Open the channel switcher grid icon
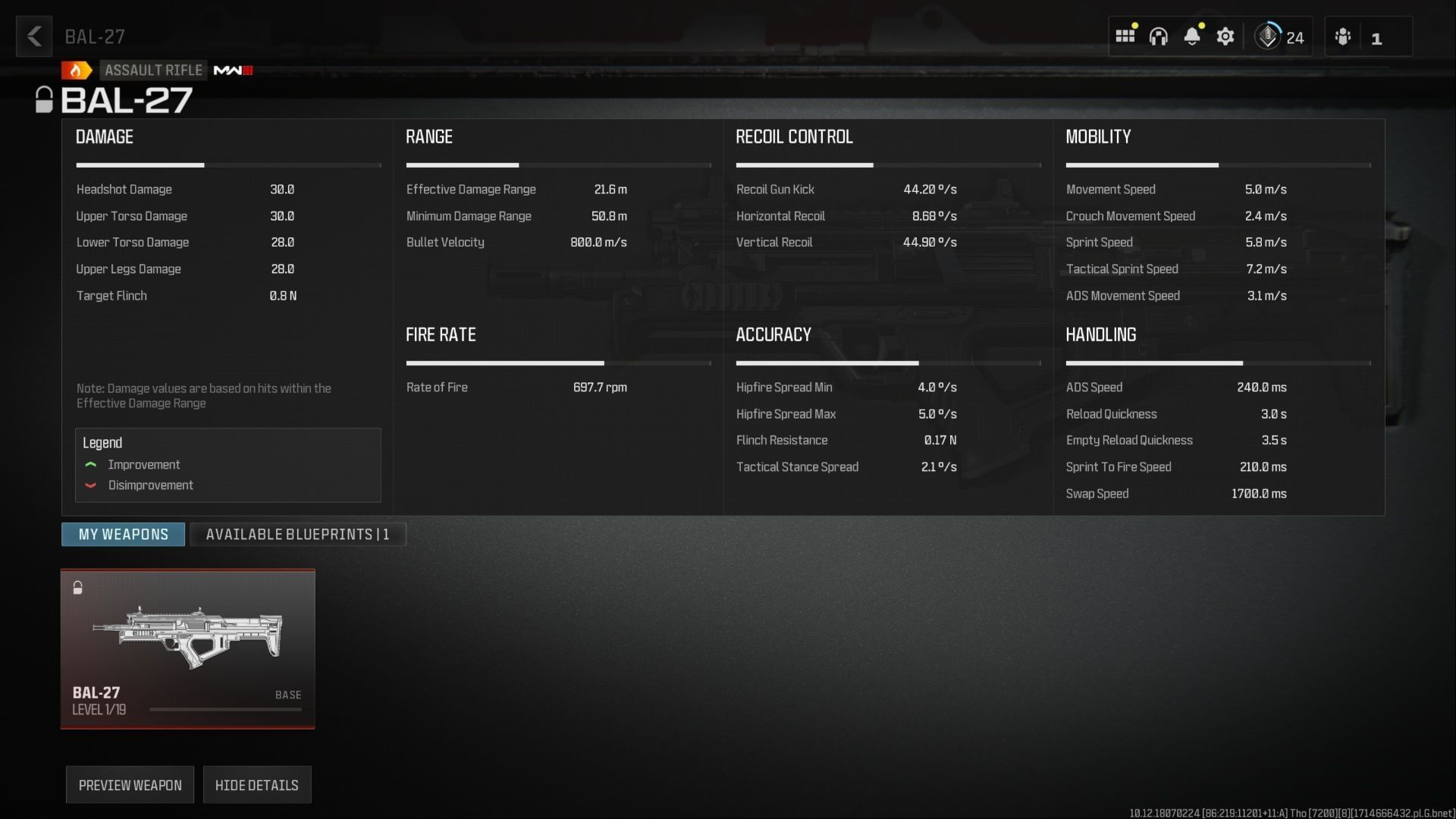Image resolution: width=1456 pixels, height=819 pixels. point(1125,36)
